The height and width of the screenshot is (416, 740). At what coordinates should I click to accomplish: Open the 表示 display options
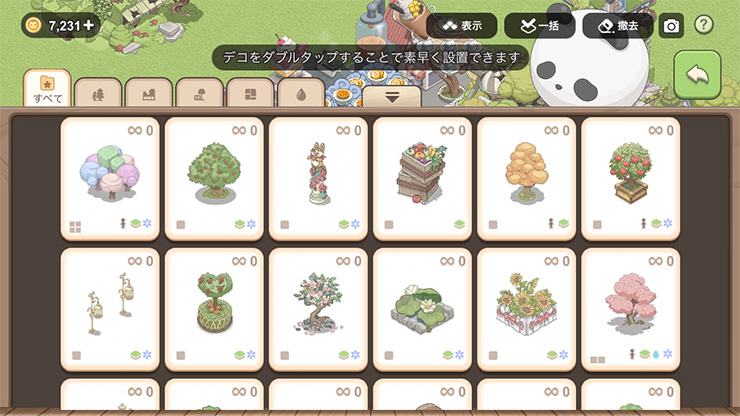point(461,26)
